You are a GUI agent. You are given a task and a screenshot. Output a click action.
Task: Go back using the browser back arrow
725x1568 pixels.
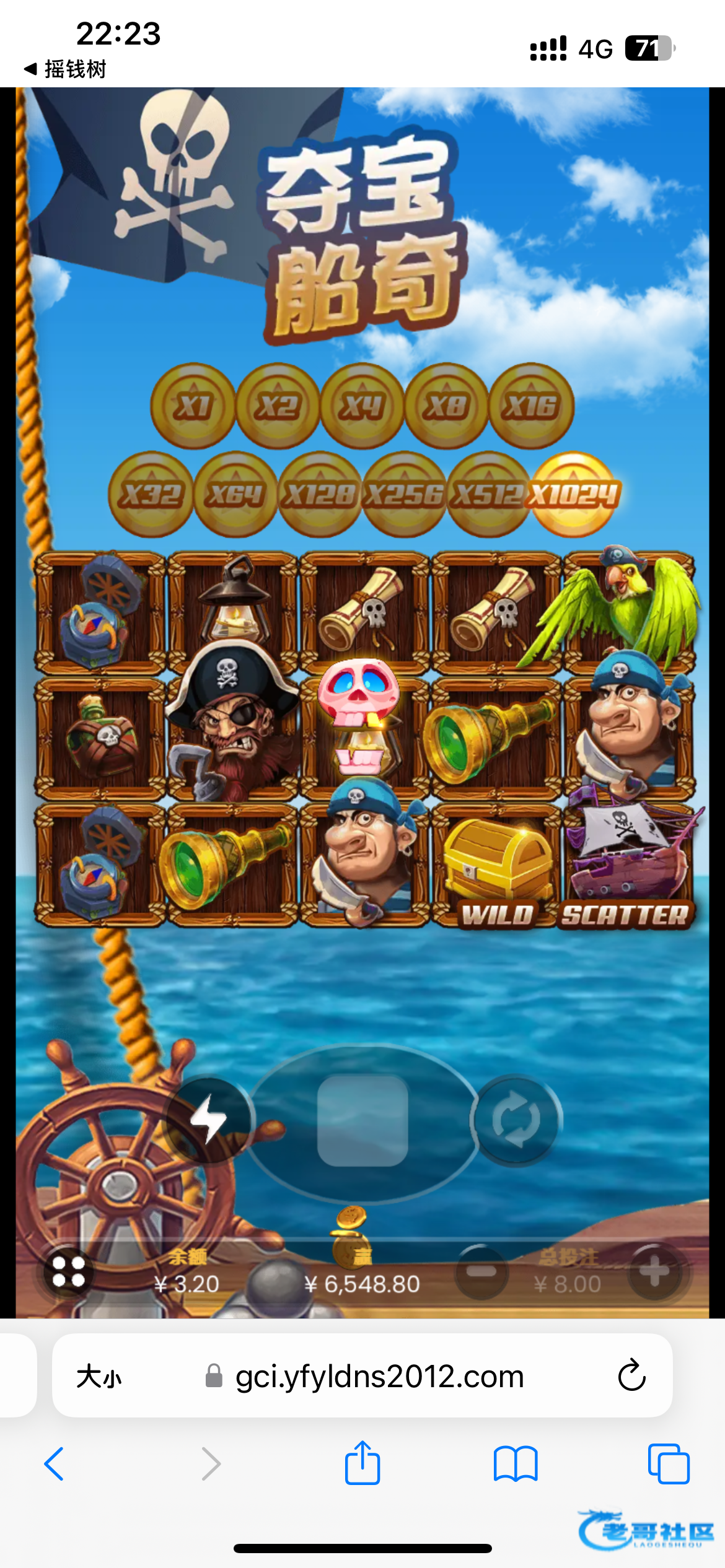click(x=55, y=1464)
